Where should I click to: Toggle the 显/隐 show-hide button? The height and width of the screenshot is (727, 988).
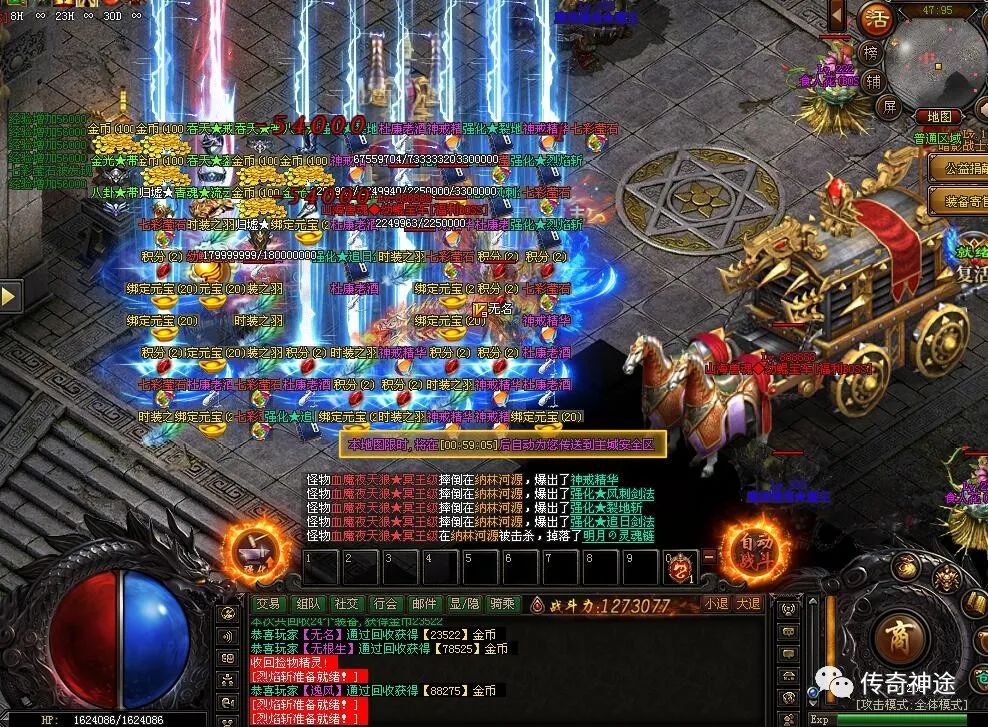(x=463, y=603)
